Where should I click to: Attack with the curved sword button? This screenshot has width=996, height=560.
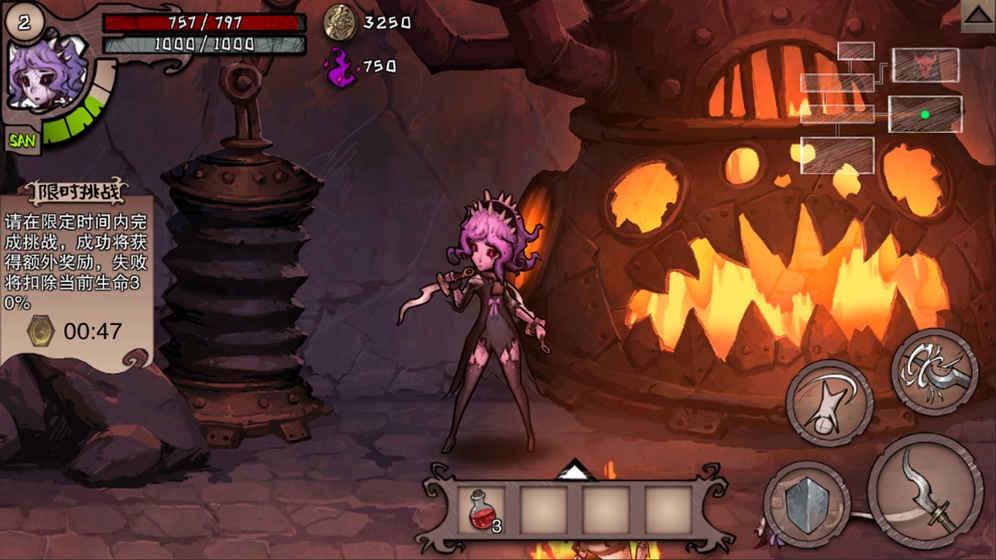pyautogui.click(x=925, y=491)
